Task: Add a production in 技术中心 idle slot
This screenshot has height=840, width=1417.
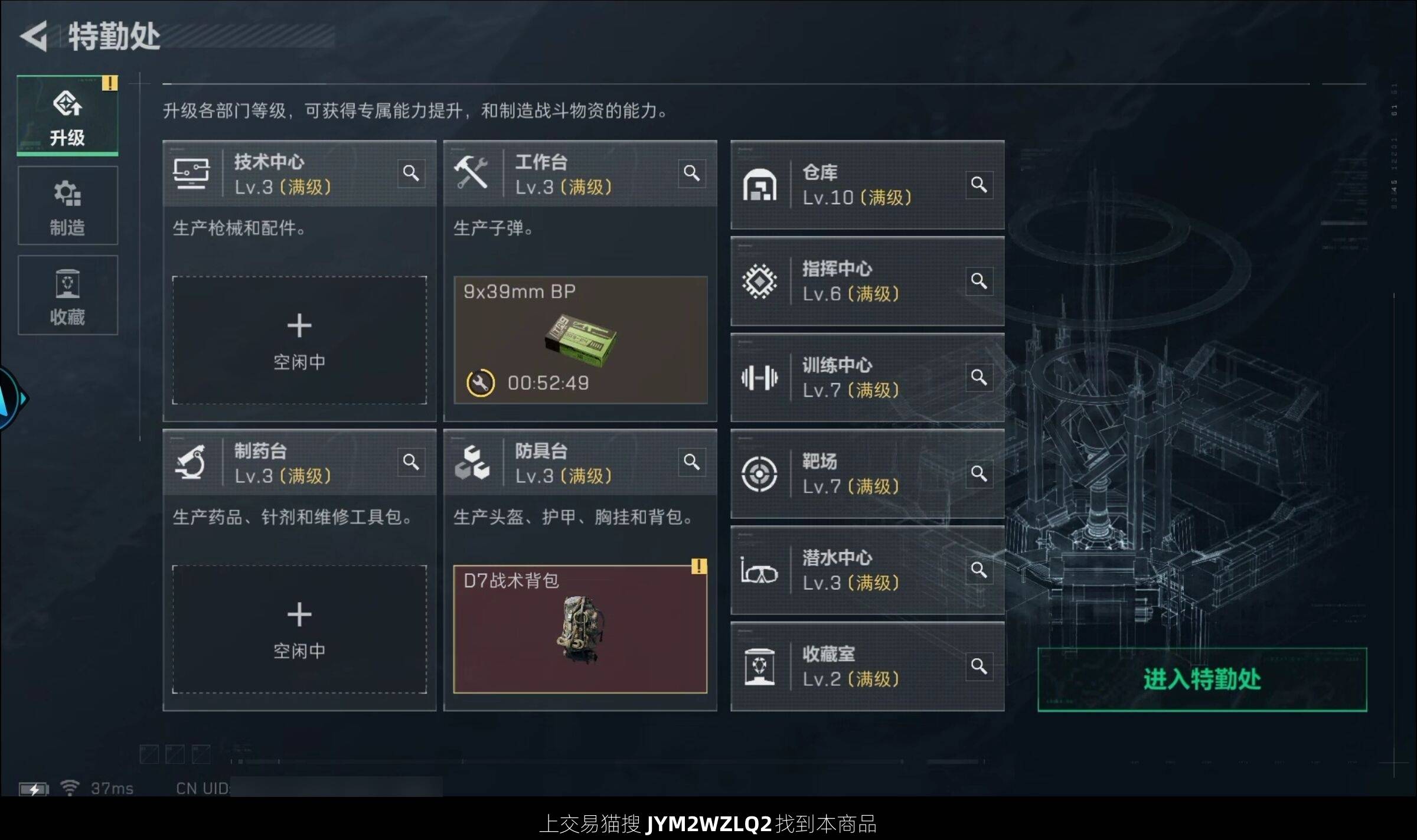Action: tap(299, 341)
